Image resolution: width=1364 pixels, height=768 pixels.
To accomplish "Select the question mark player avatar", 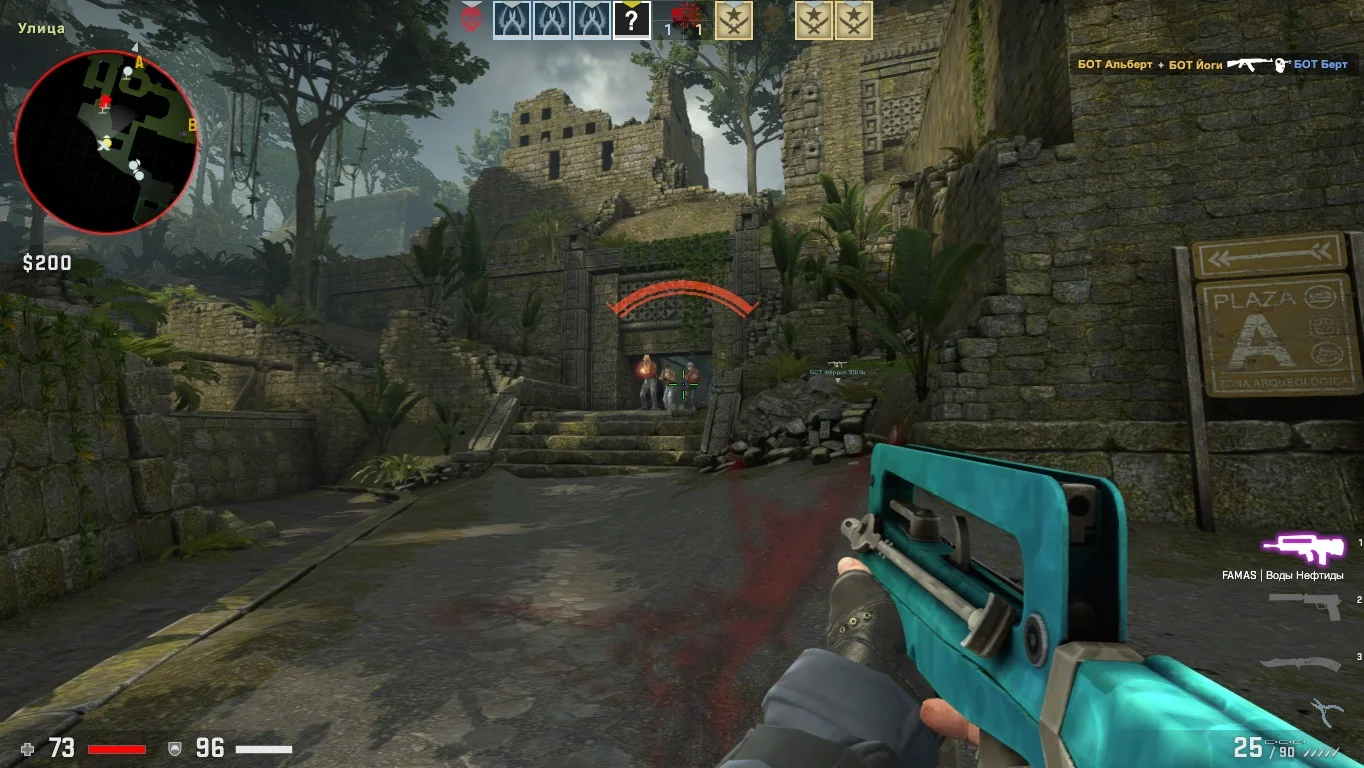I will (631, 20).
